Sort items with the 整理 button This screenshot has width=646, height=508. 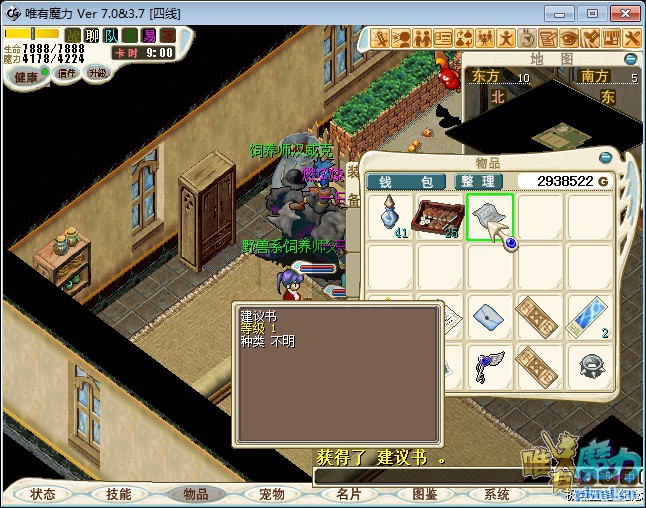[477, 181]
